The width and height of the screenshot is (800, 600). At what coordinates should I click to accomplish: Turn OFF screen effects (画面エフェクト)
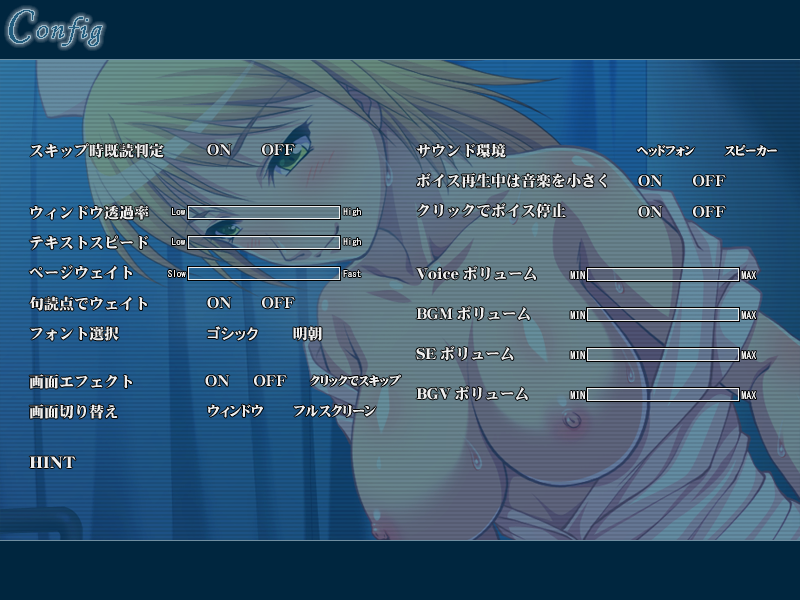(269, 381)
